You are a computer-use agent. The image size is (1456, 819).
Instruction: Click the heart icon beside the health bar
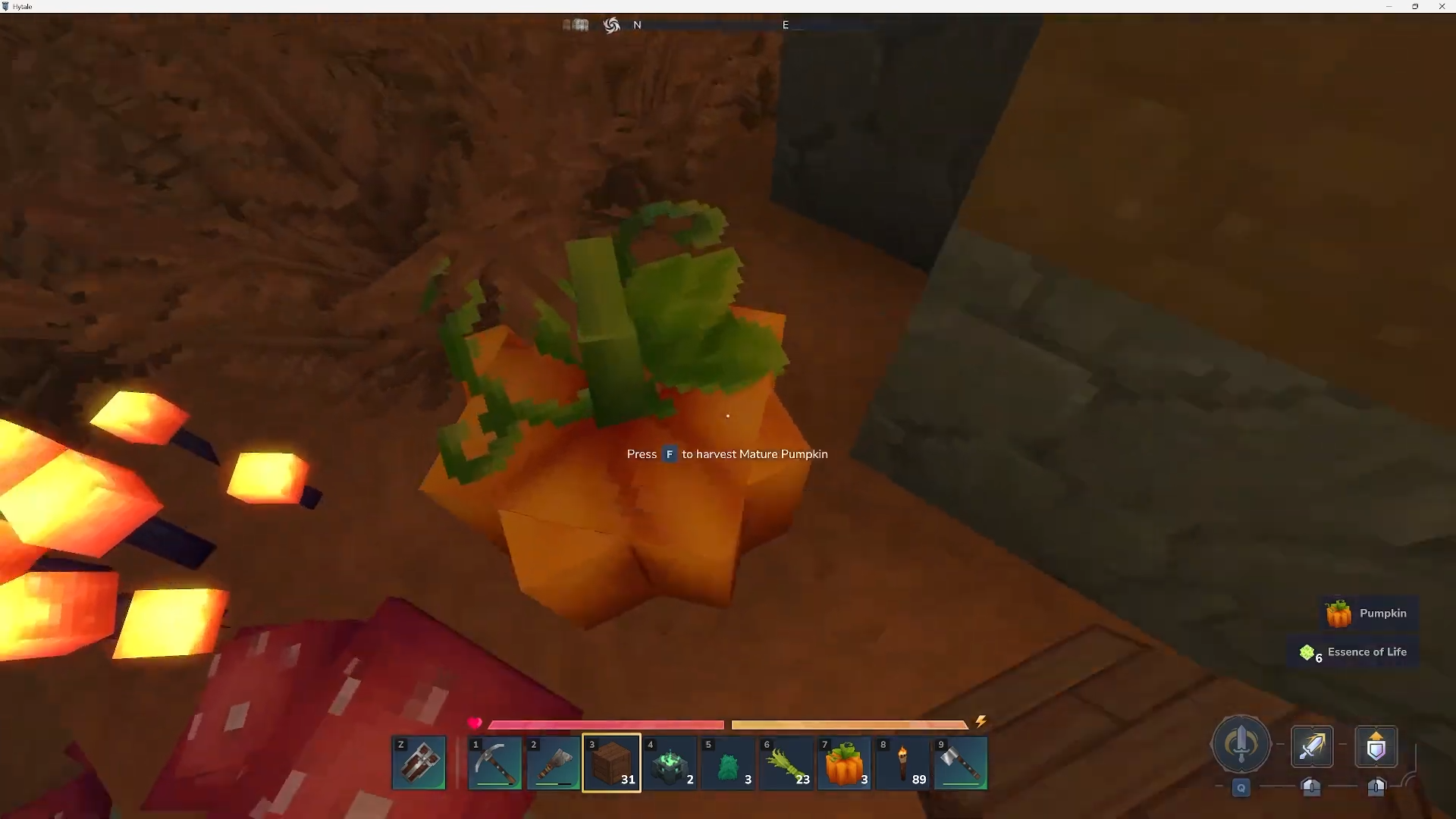point(474,723)
